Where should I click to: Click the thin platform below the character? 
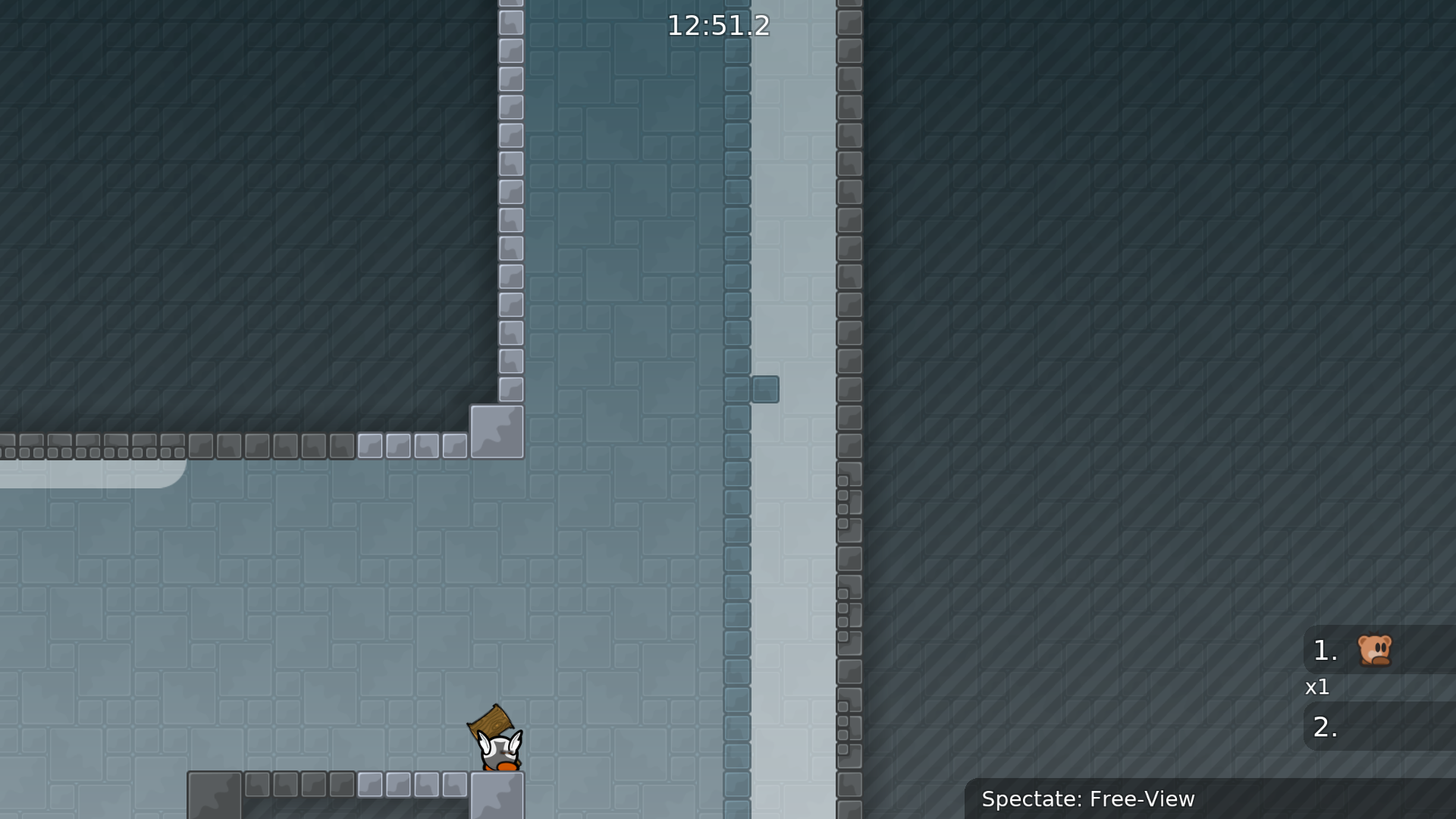tap(356, 785)
